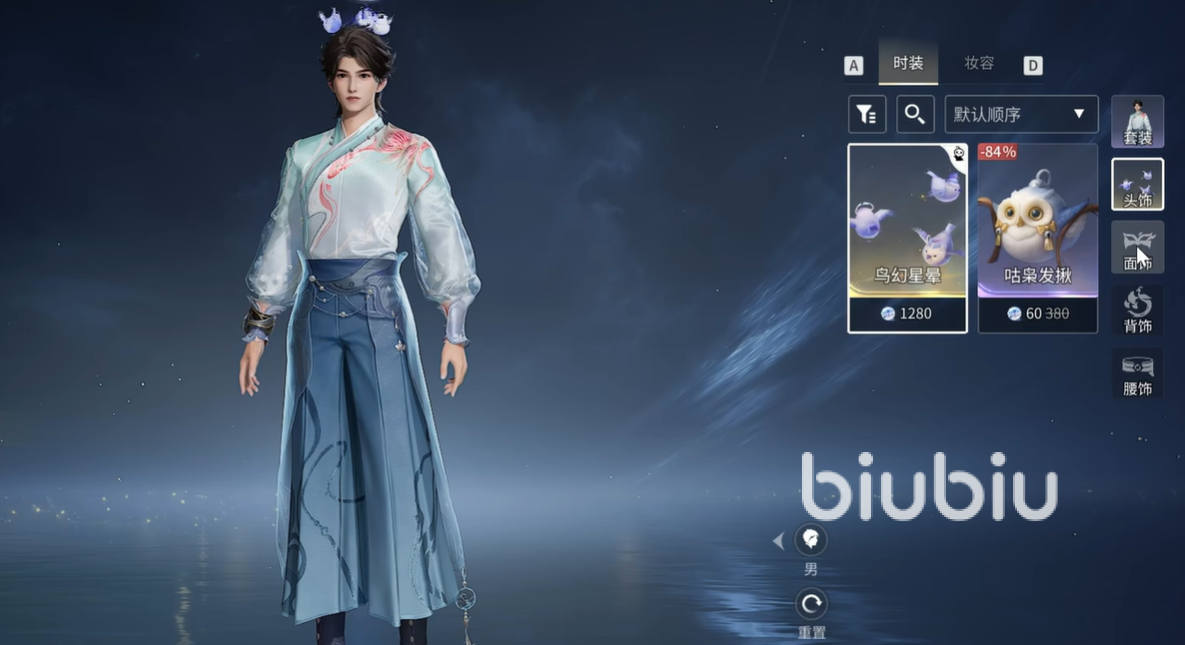This screenshot has width=1185, height=645.
Task: Click the magnifying glass search button
Action: click(915, 114)
